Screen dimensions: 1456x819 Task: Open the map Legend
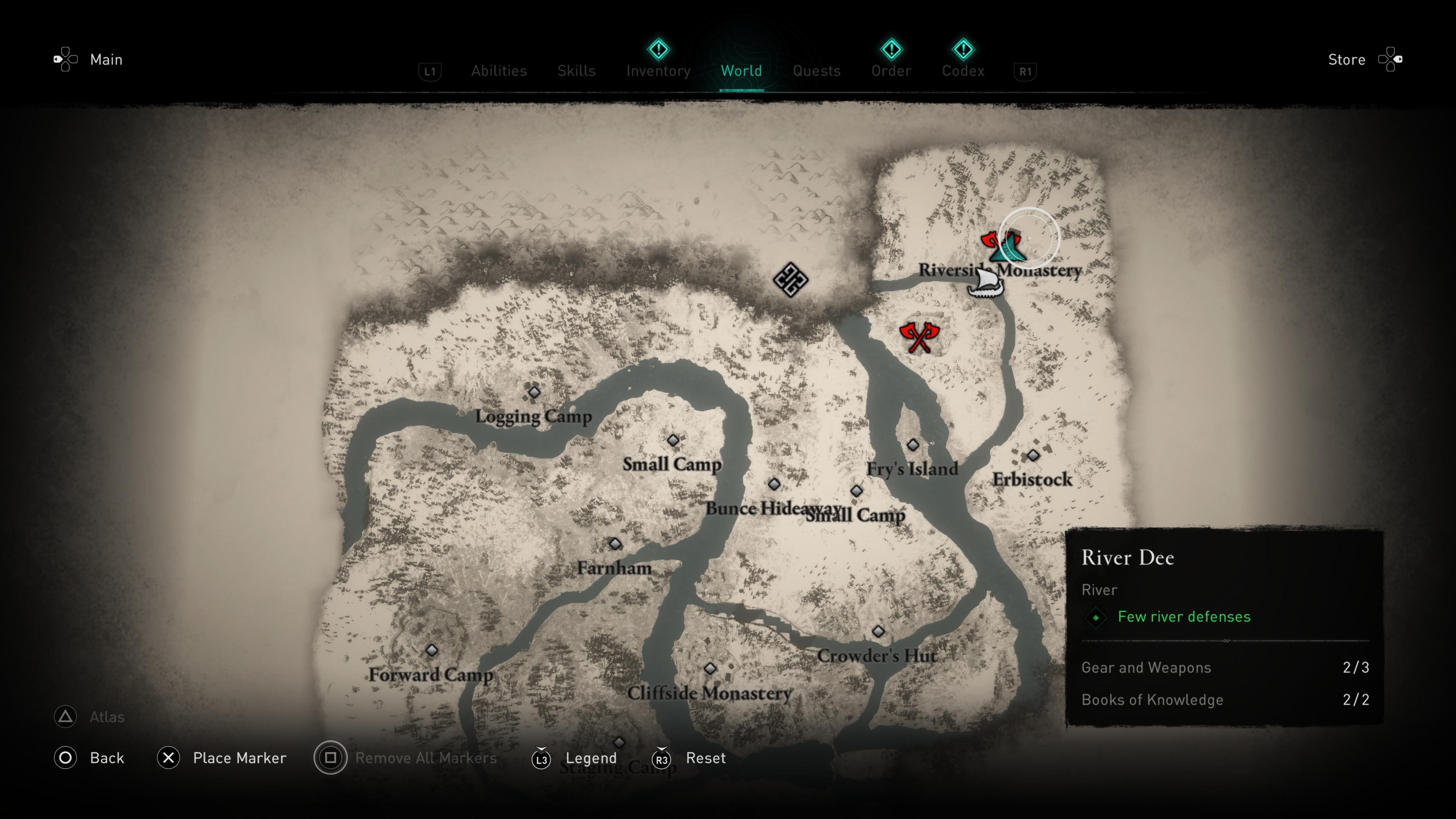tap(591, 758)
